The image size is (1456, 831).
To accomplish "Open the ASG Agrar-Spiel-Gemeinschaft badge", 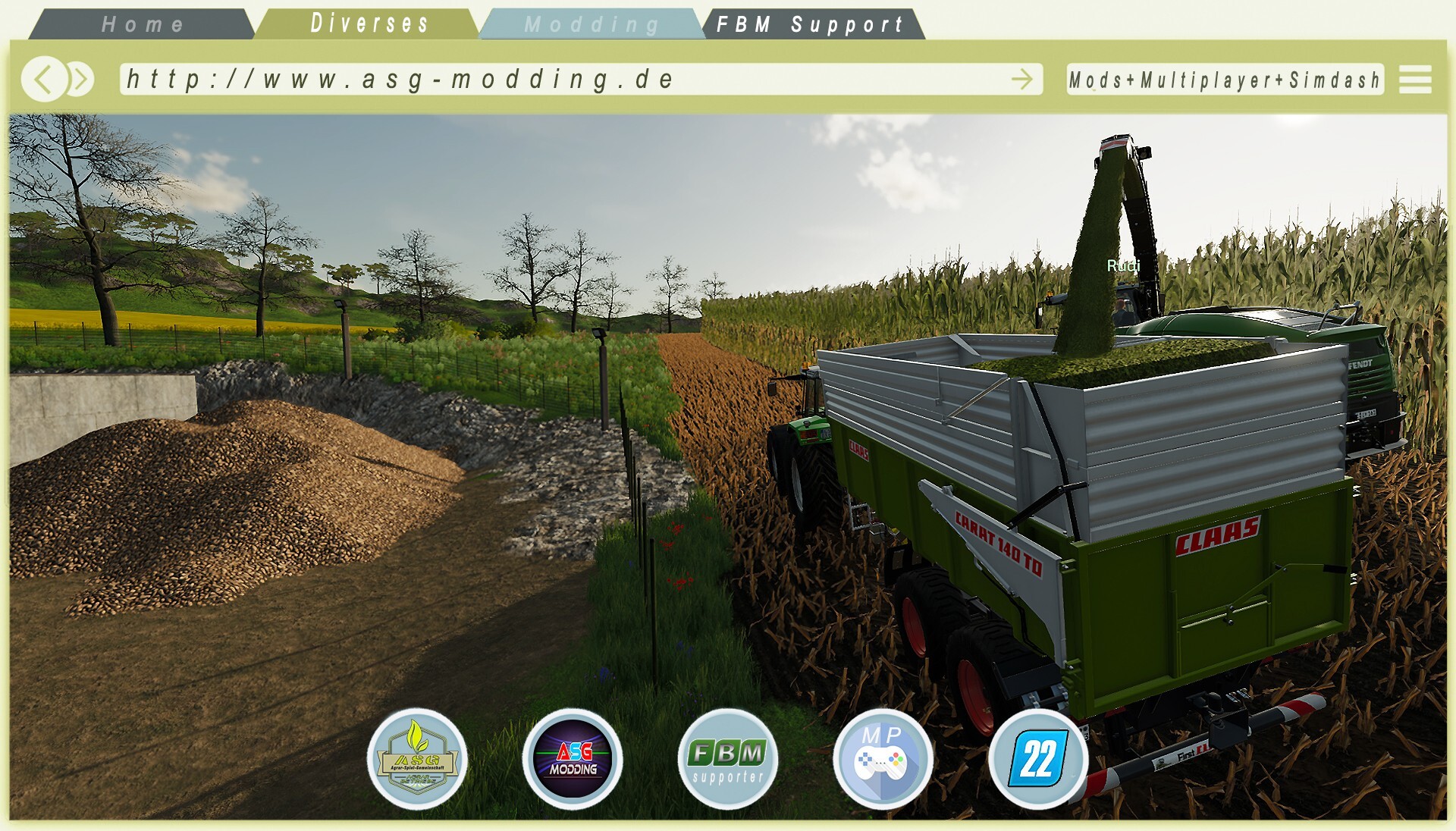I will point(417,759).
